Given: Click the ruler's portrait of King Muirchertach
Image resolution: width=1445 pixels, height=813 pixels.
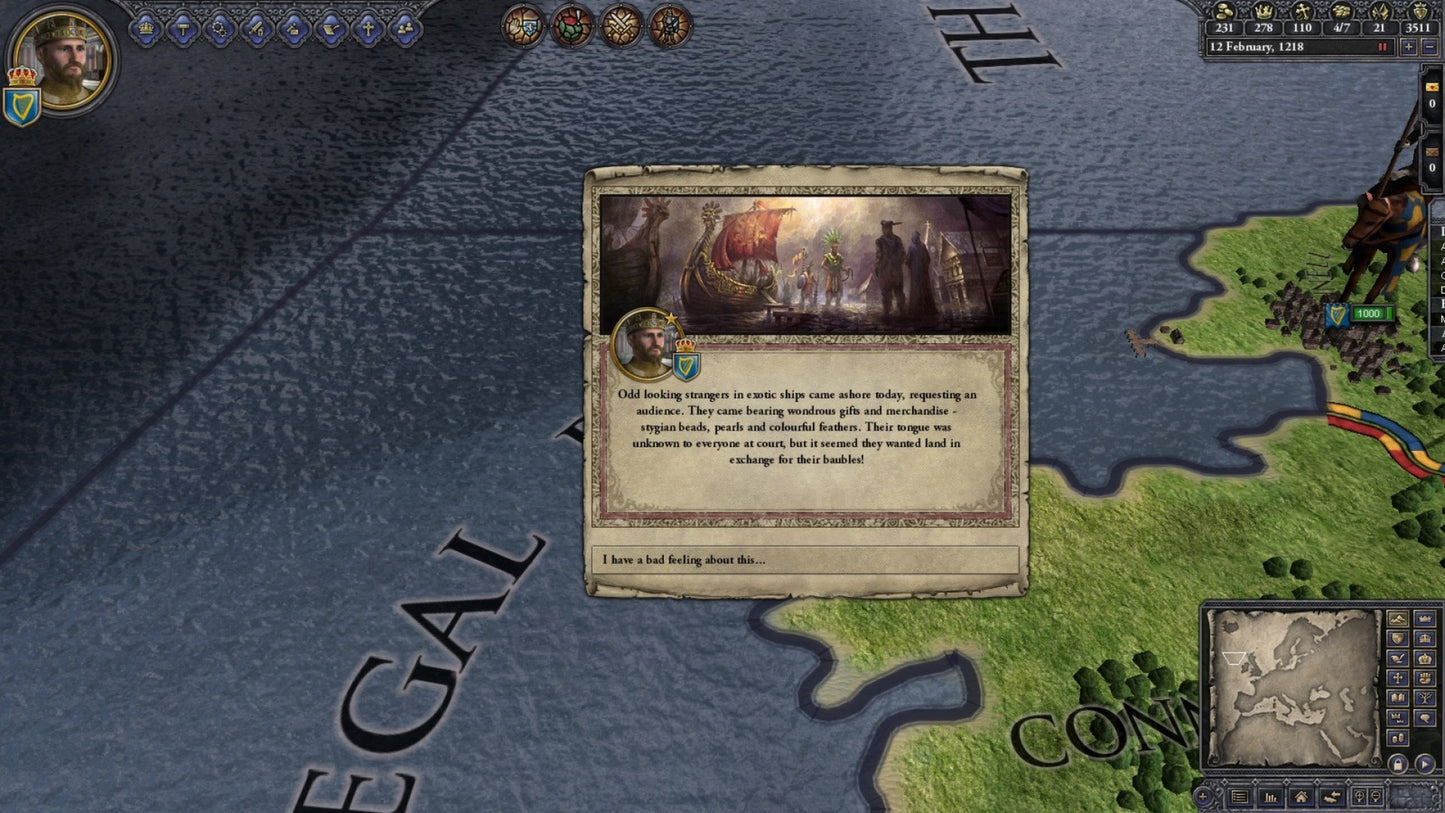Looking at the screenshot, I should tap(62, 62).
